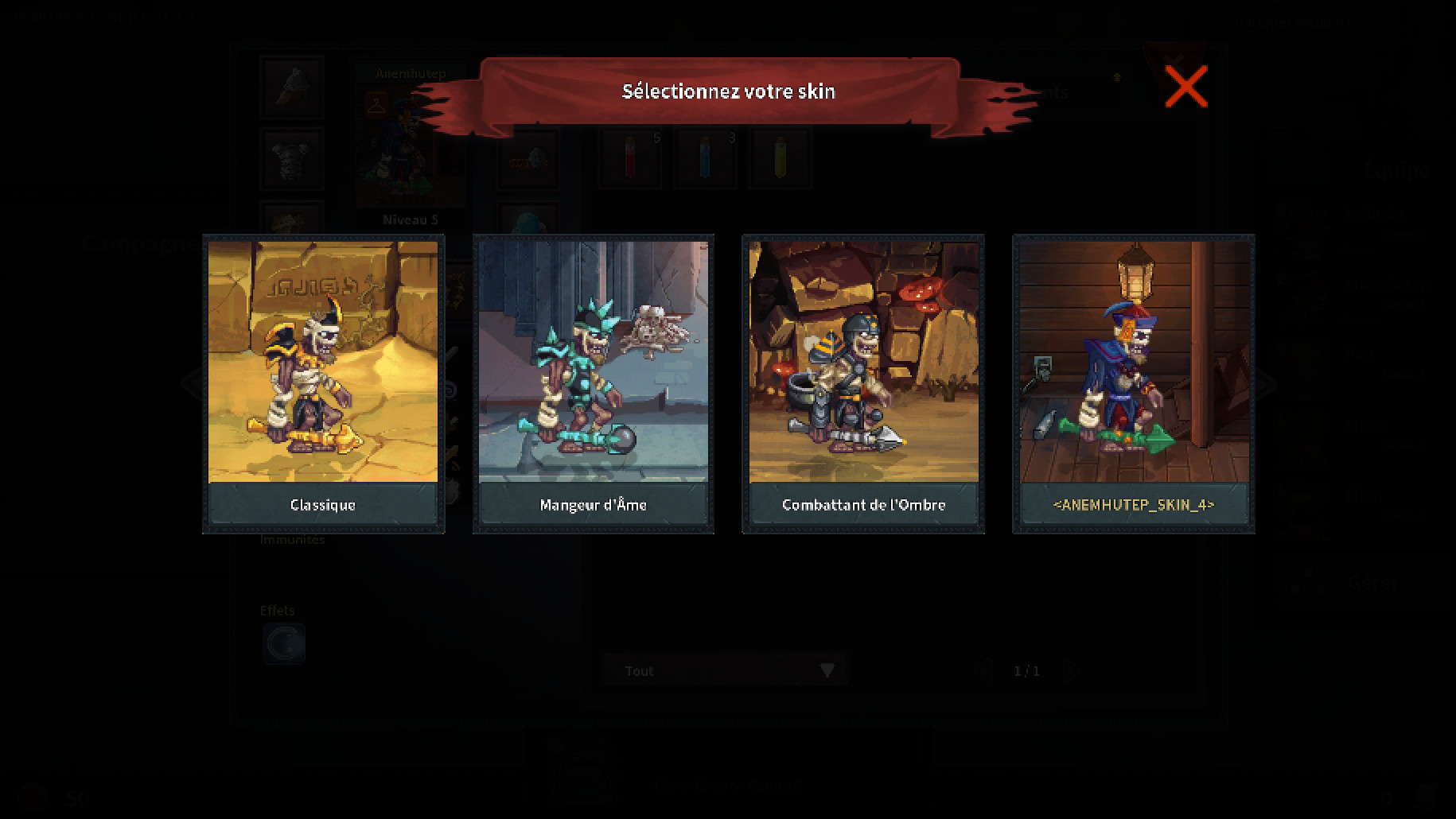This screenshot has width=1456, height=819.
Task: Click the helmet equipment slot
Action: (x=290, y=86)
